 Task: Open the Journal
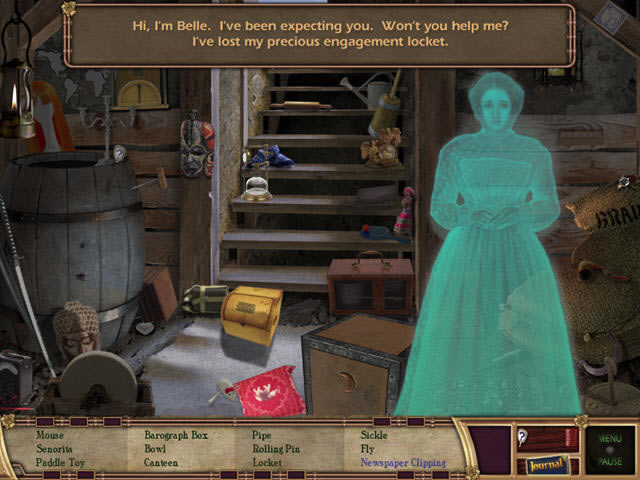547,464
